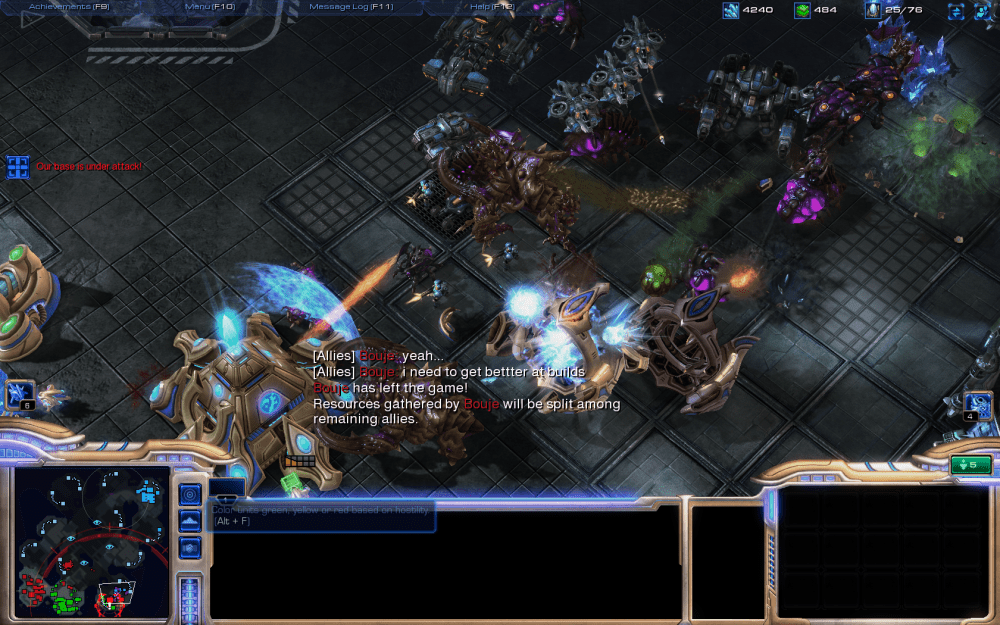Open the game Menu (F10)
Screen dimensions: 1000x625
209,7
